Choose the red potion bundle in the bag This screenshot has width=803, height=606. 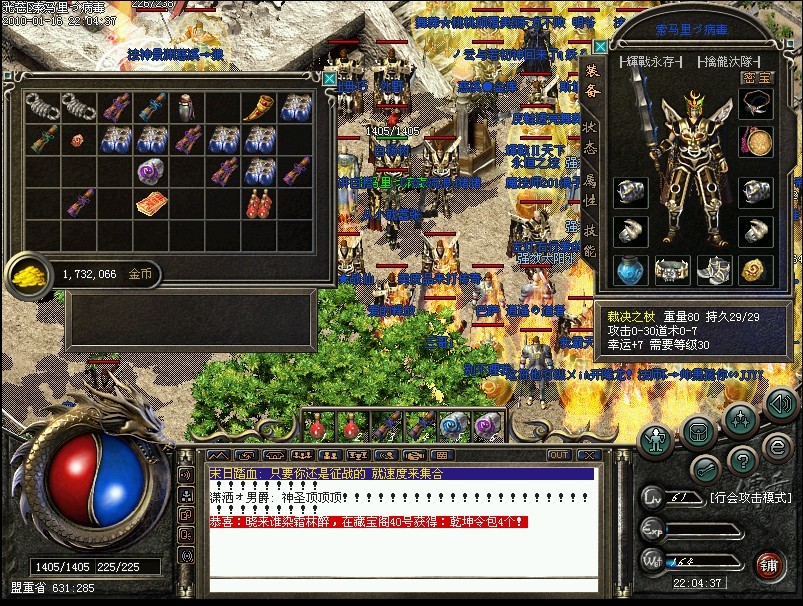click(x=258, y=203)
